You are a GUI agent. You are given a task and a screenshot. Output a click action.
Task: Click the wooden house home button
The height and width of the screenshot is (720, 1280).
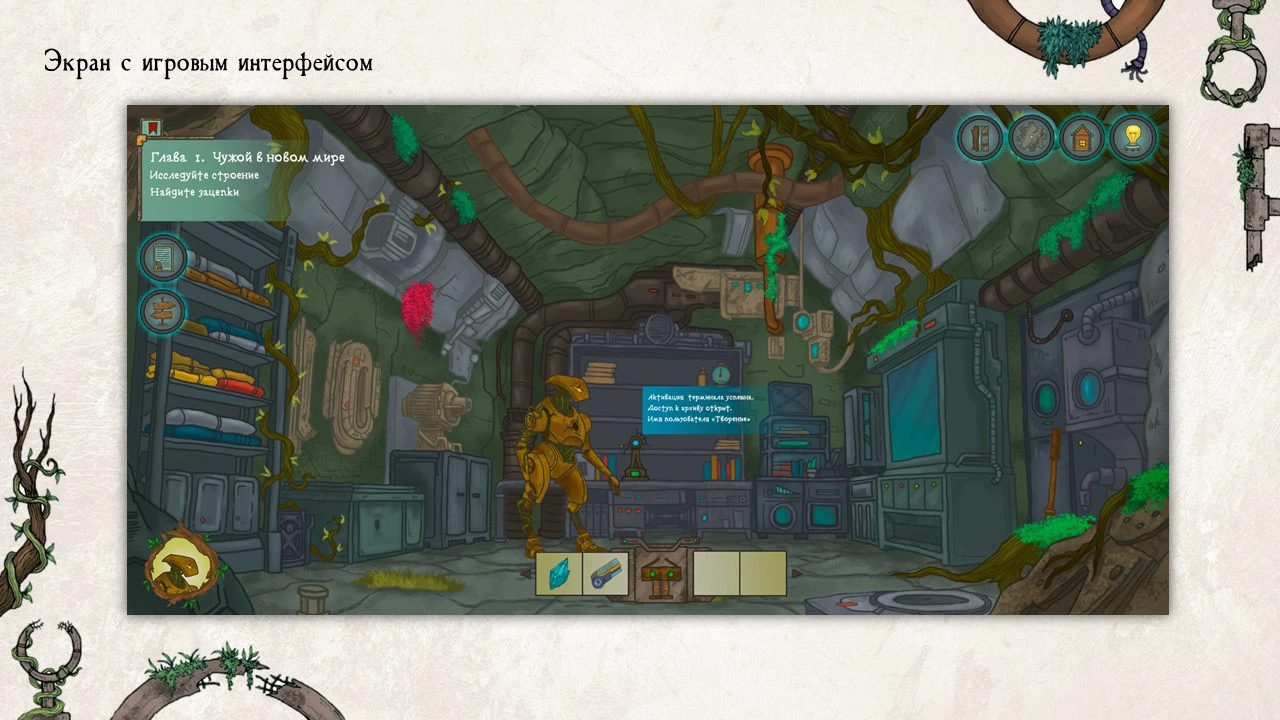pyautogui.click(x=1082, y=138)
